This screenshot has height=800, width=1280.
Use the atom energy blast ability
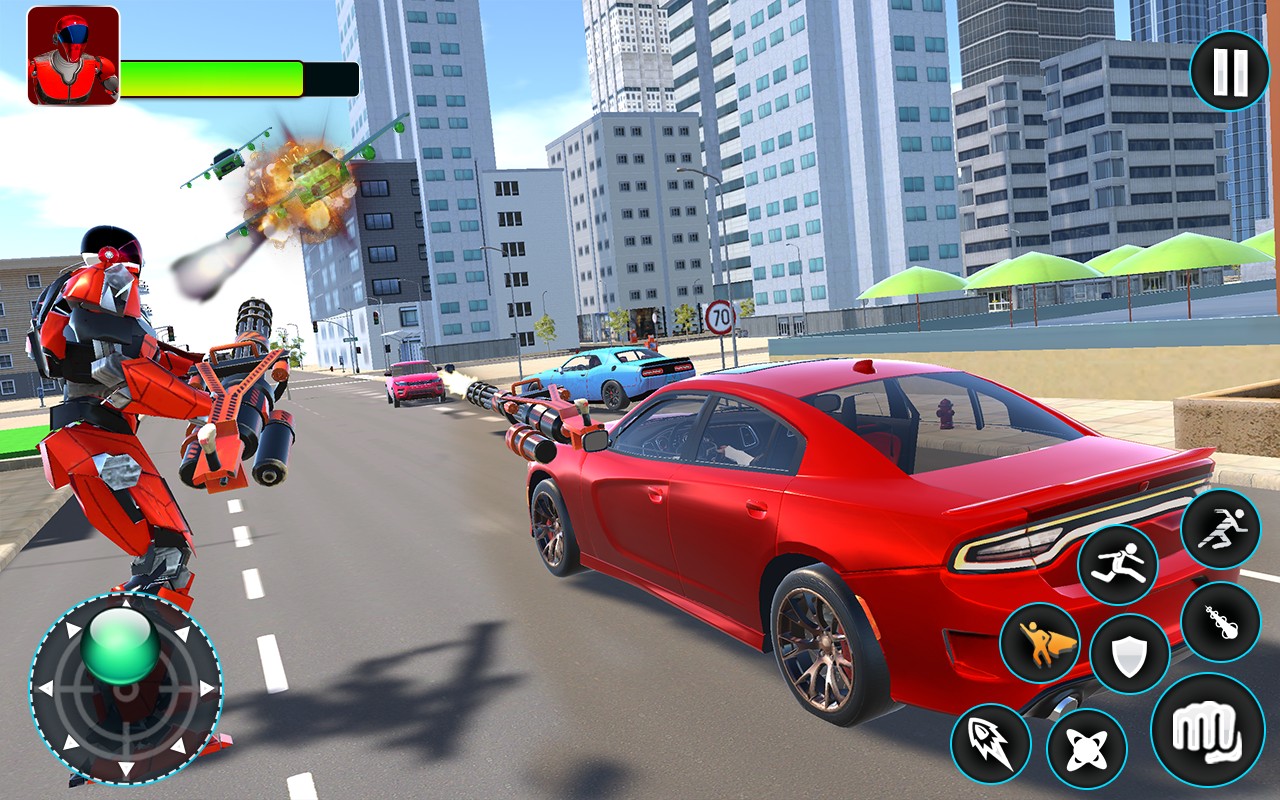click(x=1086, y=748)
